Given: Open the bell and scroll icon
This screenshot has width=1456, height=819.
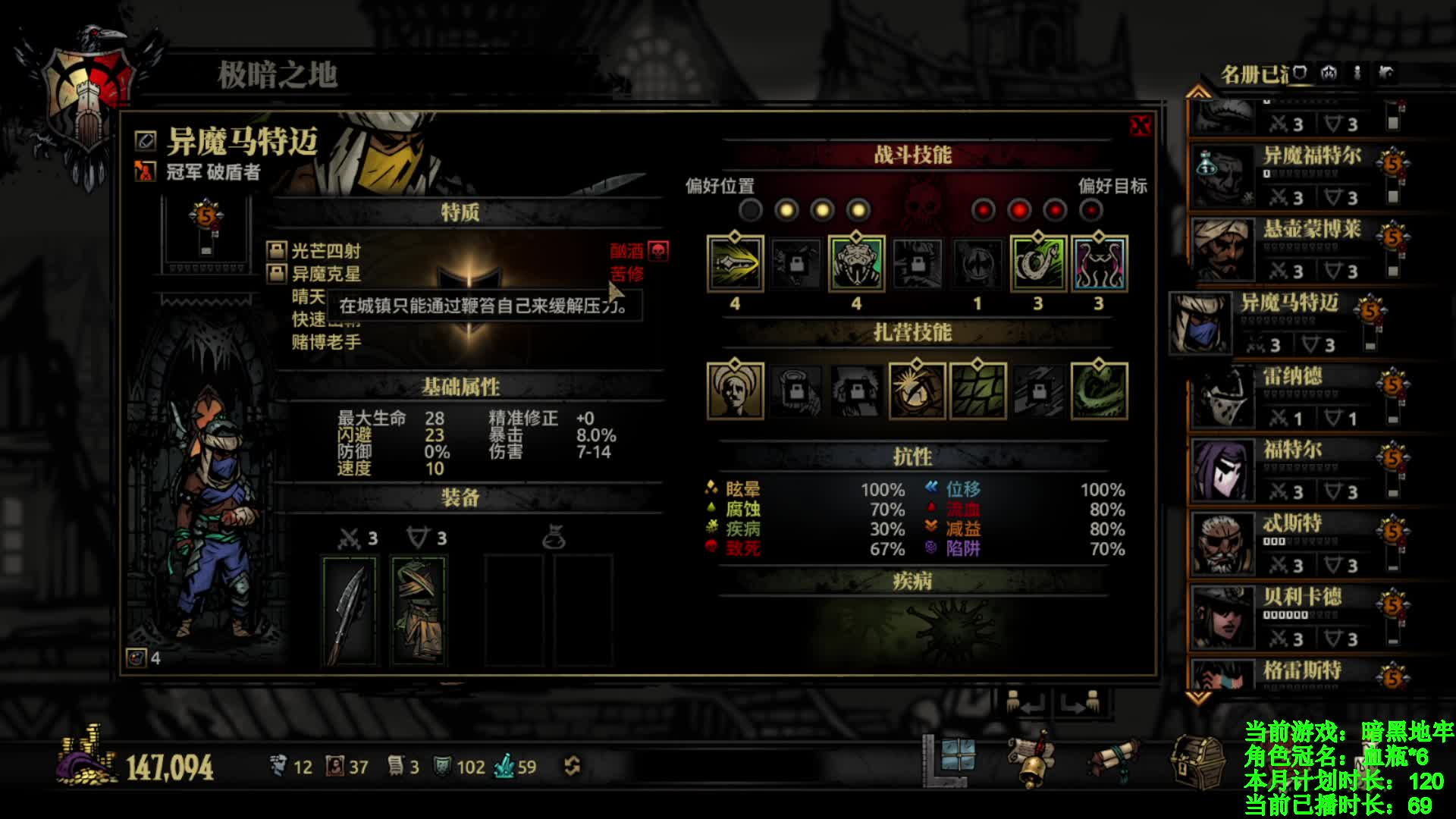Looking at the screenshot, I should pos(1032,761).
